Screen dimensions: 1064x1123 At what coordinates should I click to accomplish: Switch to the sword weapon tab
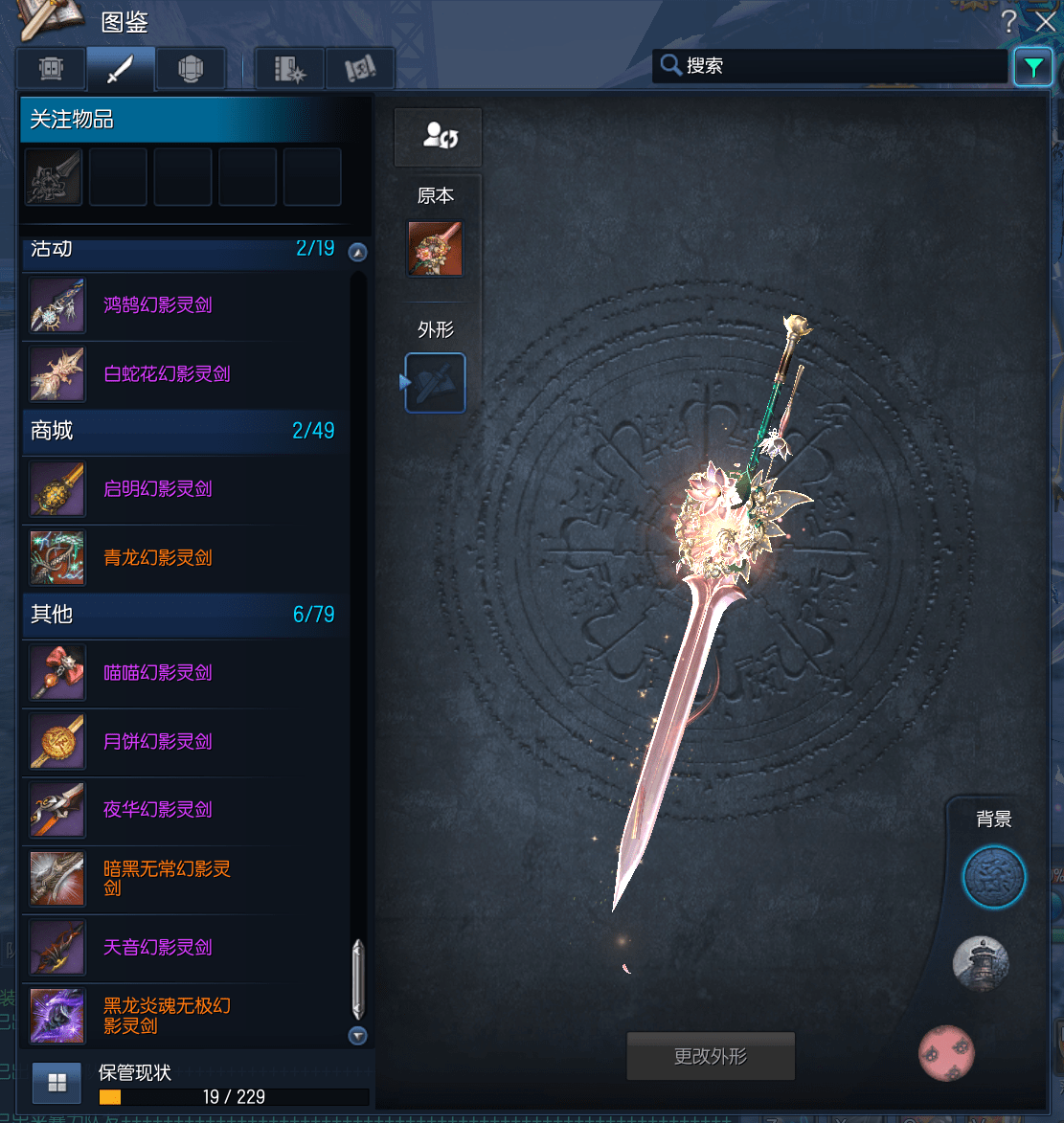(121, 69)
